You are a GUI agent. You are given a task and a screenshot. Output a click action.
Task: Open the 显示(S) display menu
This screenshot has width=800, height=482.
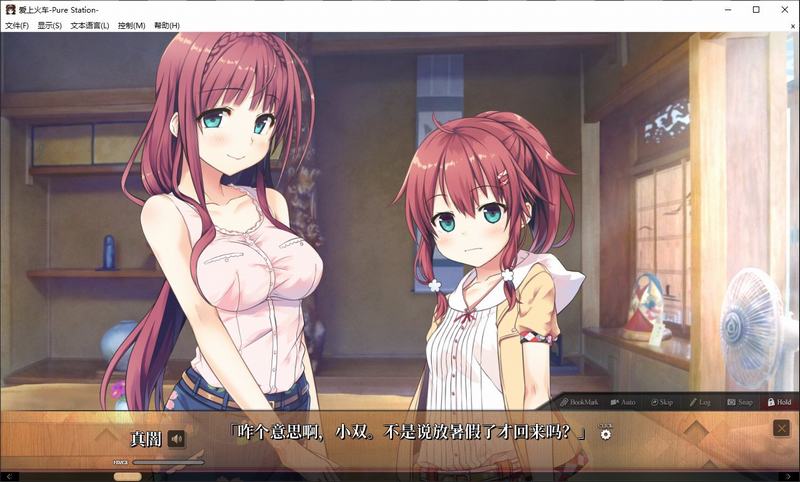pos(49,25)
